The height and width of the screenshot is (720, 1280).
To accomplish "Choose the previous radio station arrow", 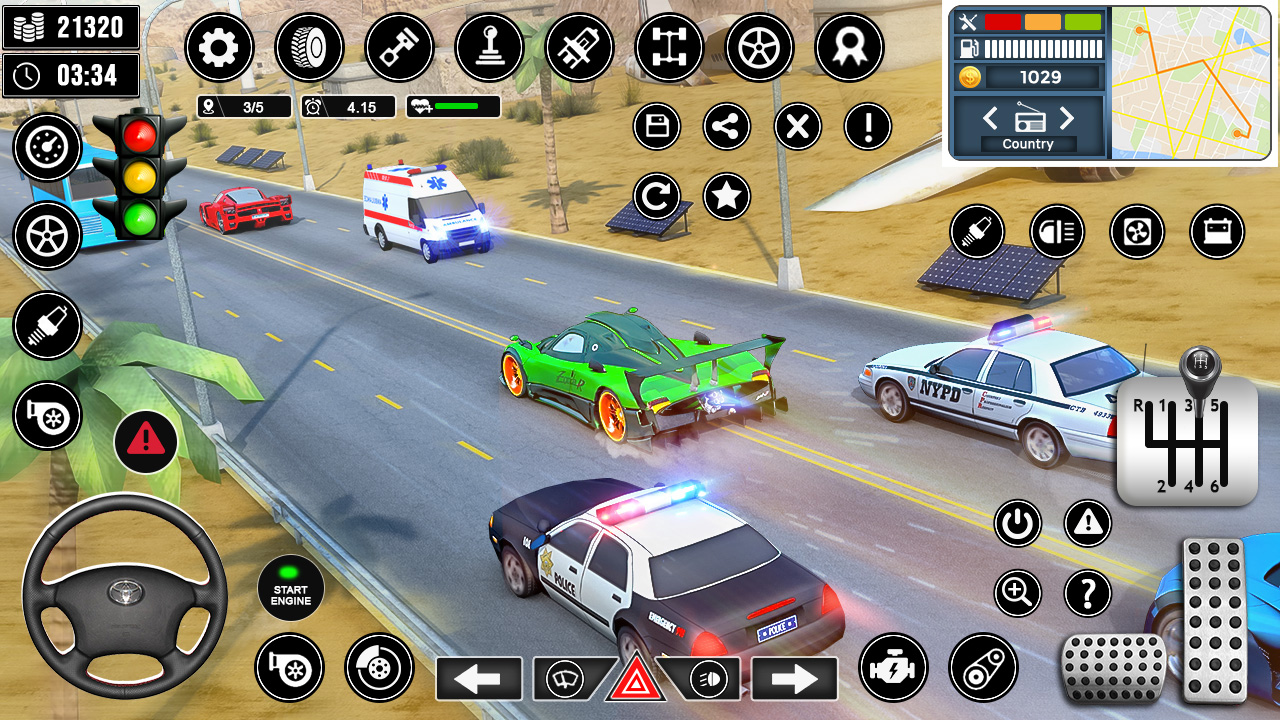I will click(990, 119).
